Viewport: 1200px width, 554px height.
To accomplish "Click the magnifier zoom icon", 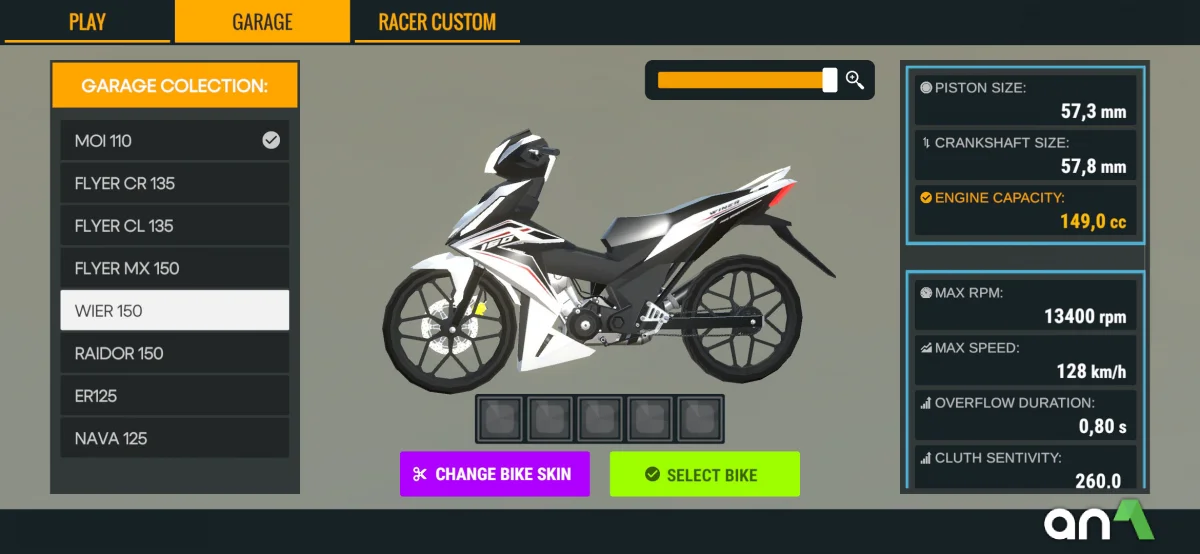I will point(855,80).
